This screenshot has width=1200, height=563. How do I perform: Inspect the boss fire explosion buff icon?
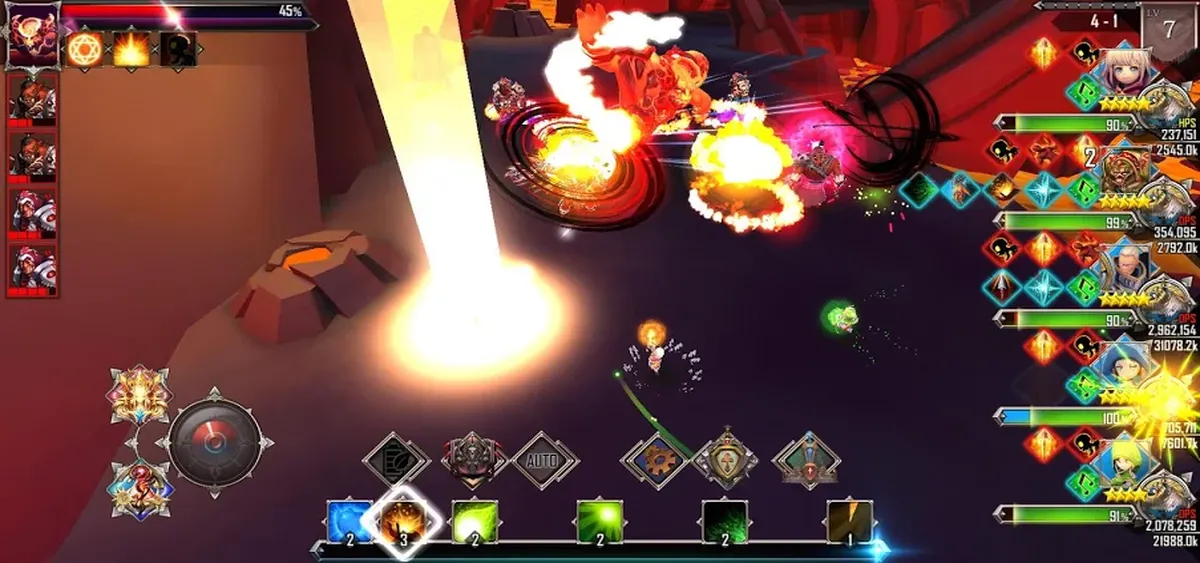[x=131, y=49]
